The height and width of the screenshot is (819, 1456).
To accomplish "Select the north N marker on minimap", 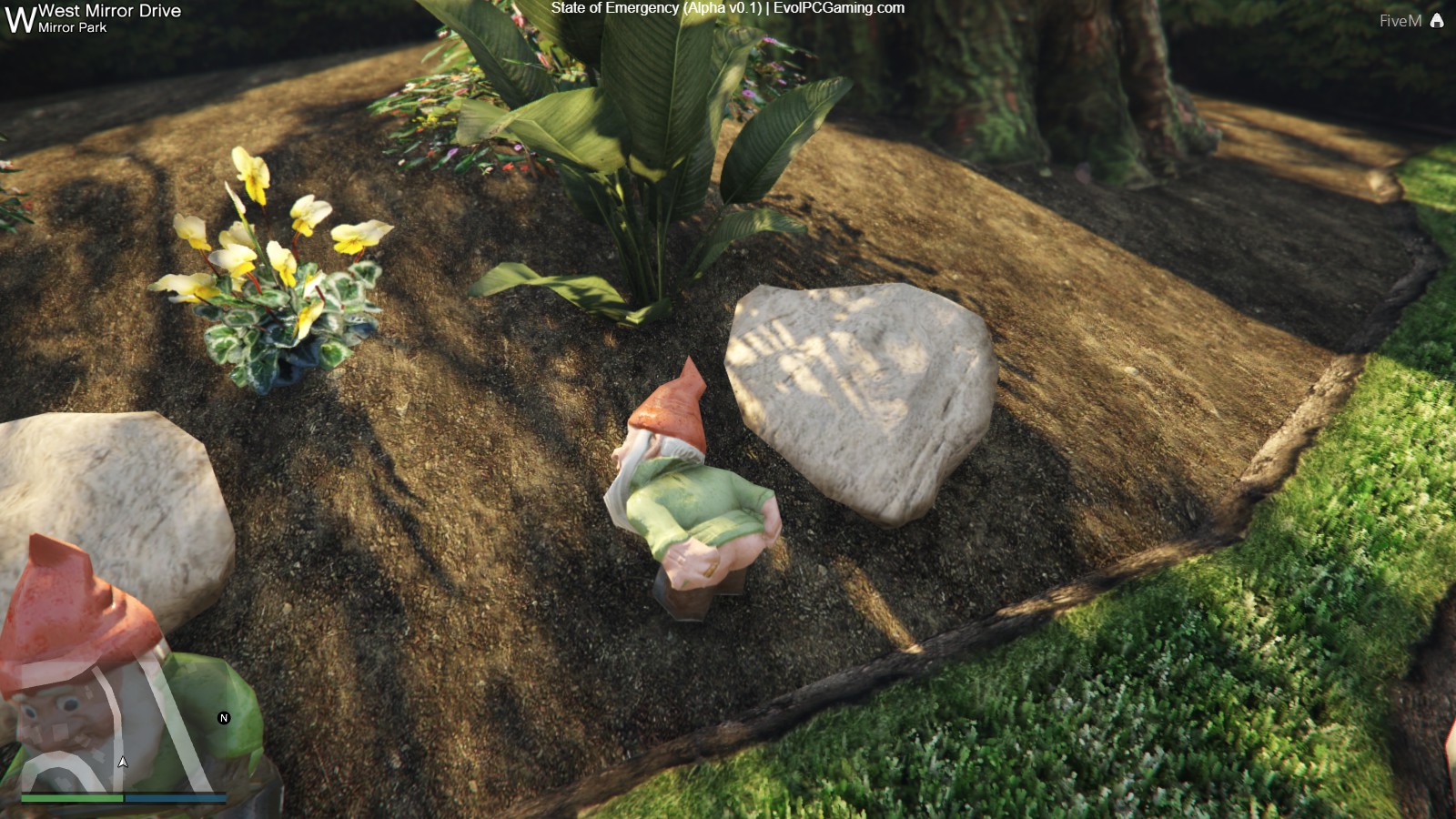I will [x=224, y=718].
